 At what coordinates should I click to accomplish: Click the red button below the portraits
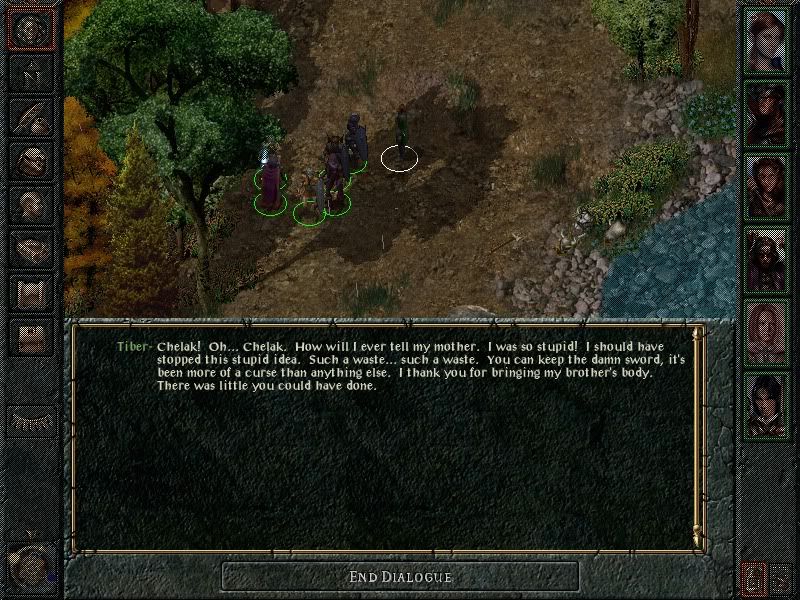[x=753, y=577]
